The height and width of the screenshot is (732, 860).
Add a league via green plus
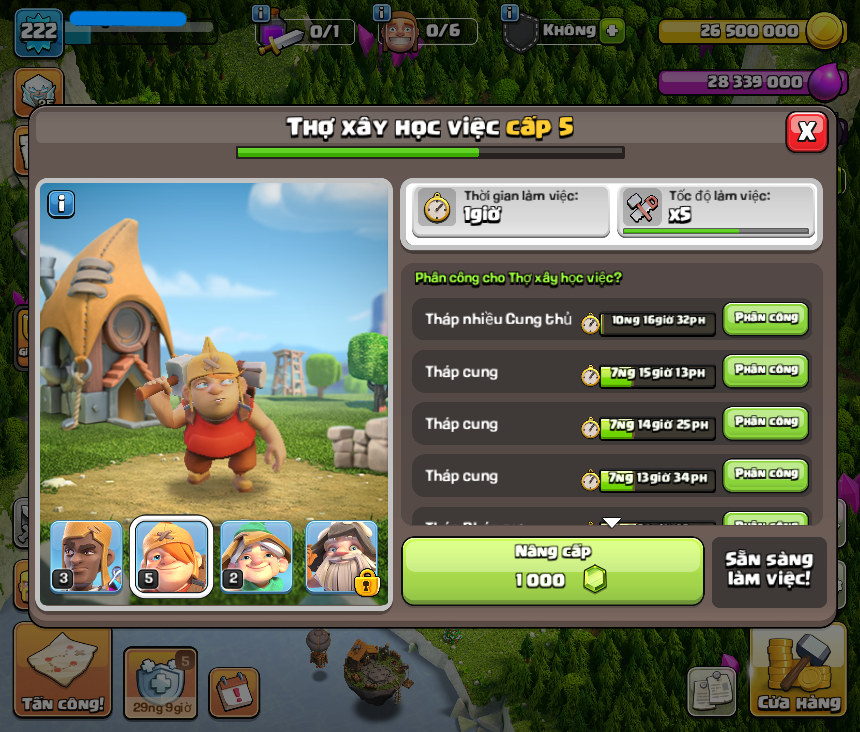(612, 31)
